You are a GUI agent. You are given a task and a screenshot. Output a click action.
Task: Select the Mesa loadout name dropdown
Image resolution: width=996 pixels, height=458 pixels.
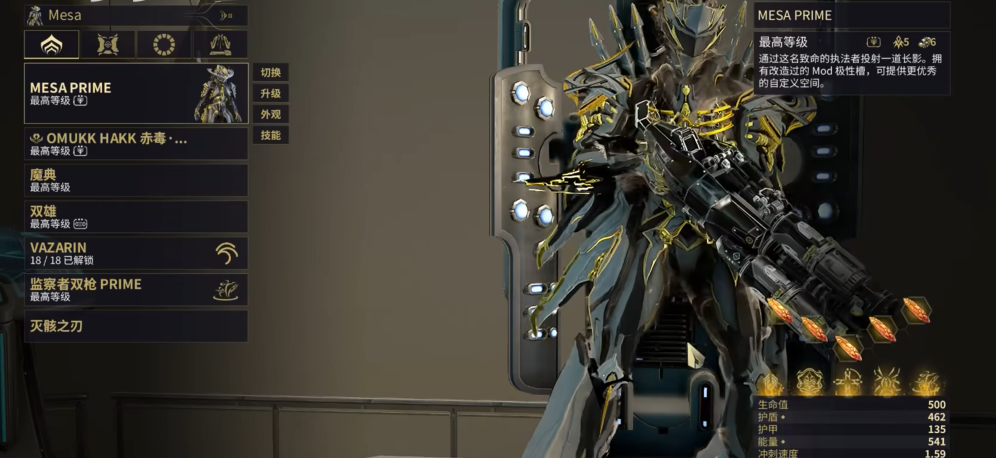[x=135, y=15]
